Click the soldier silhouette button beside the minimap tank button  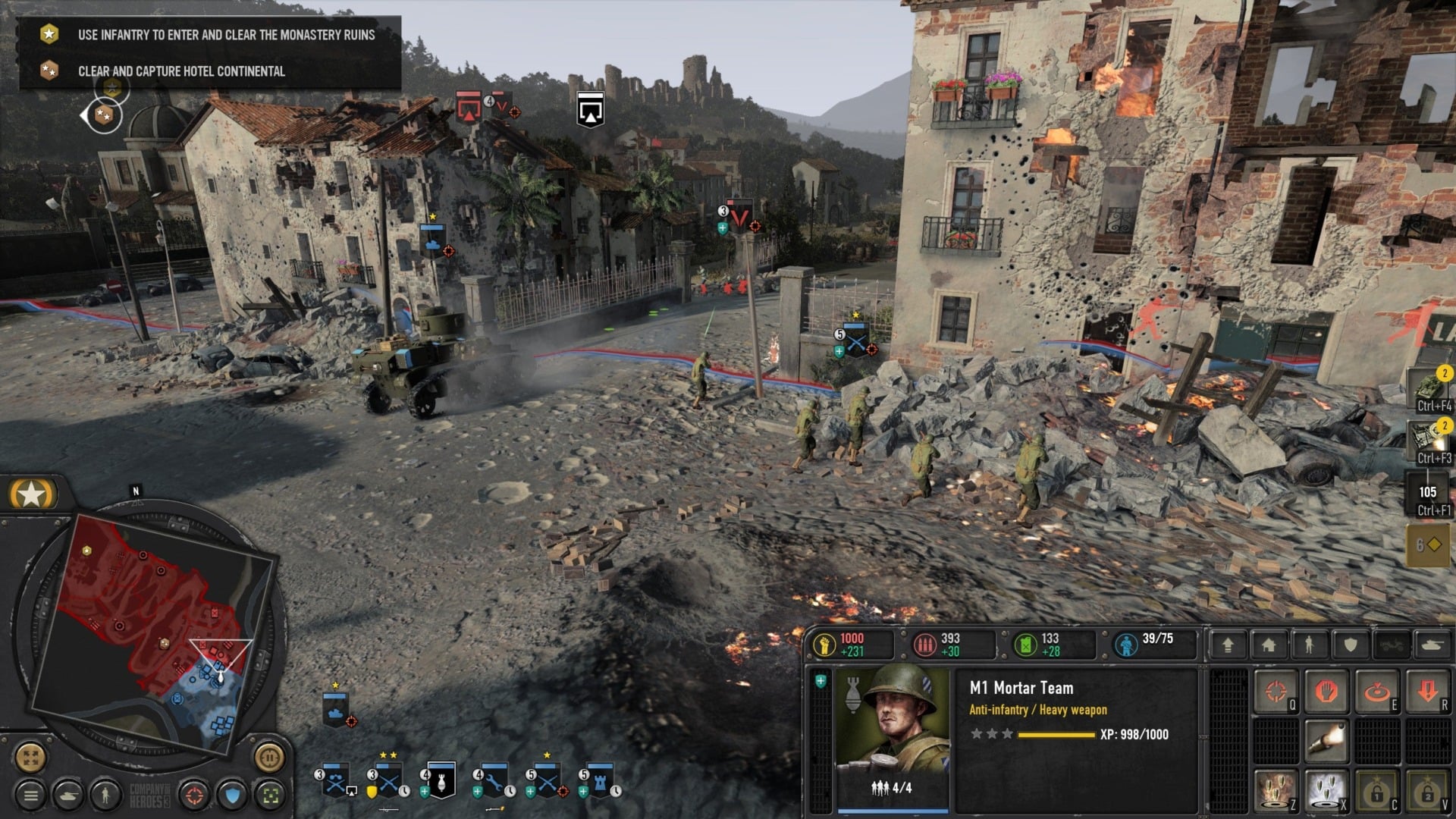(105, 795)
